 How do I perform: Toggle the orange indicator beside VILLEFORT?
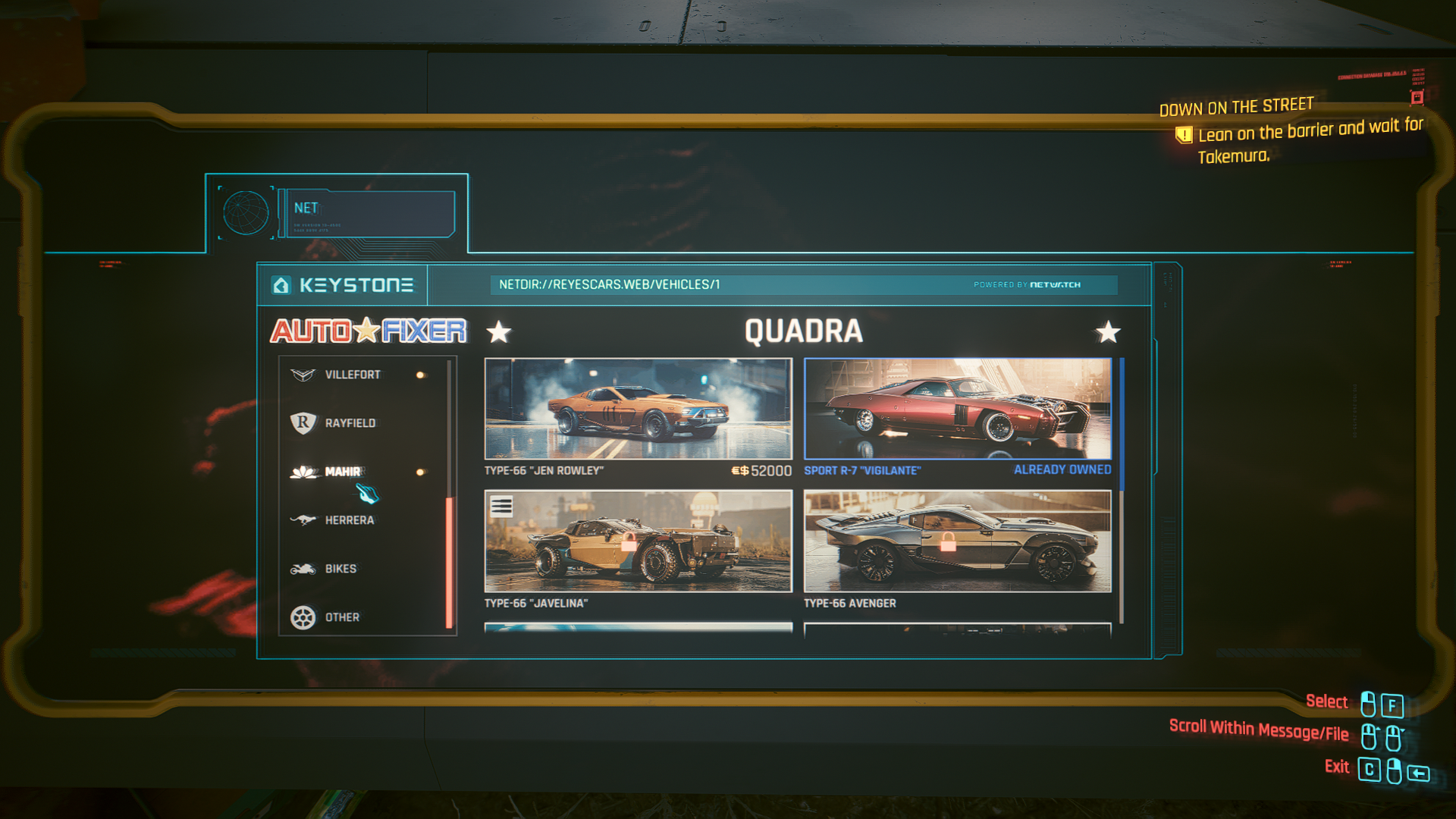point(419,374)
